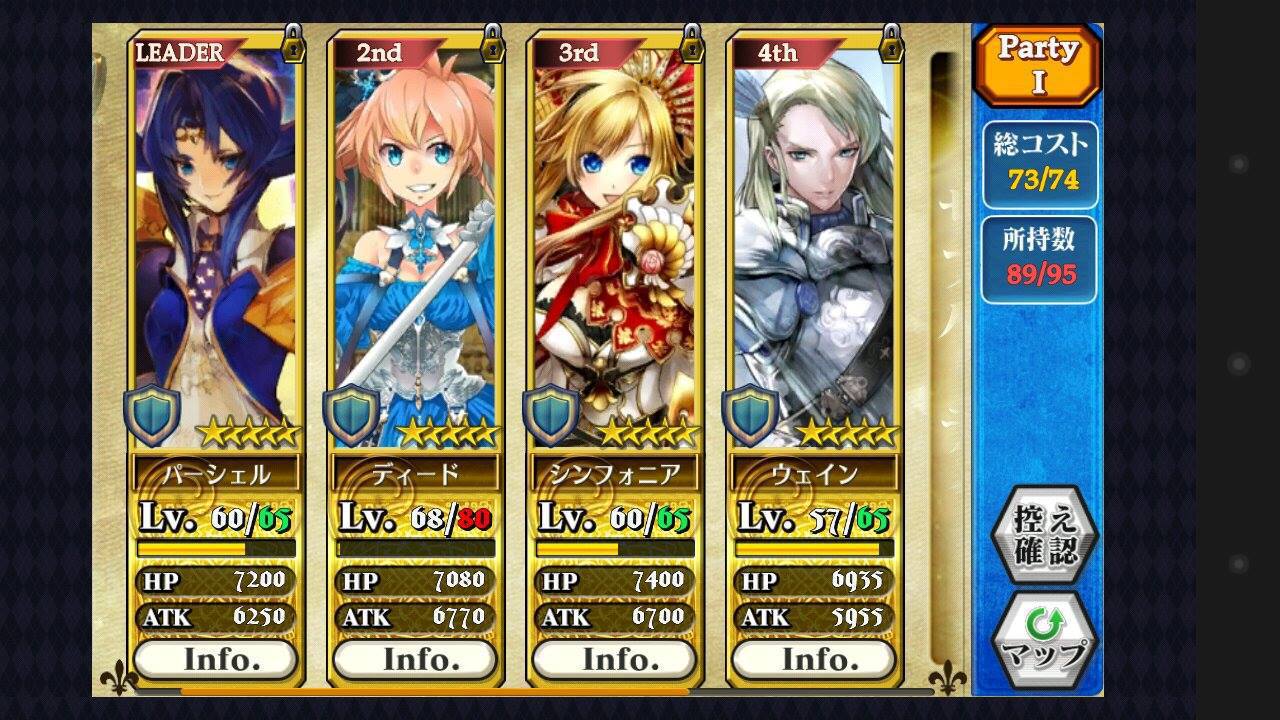This screenshot has width=1280, height=720.
Task: Toggle the lock on the 2nd card
Action: coord(492,43)
